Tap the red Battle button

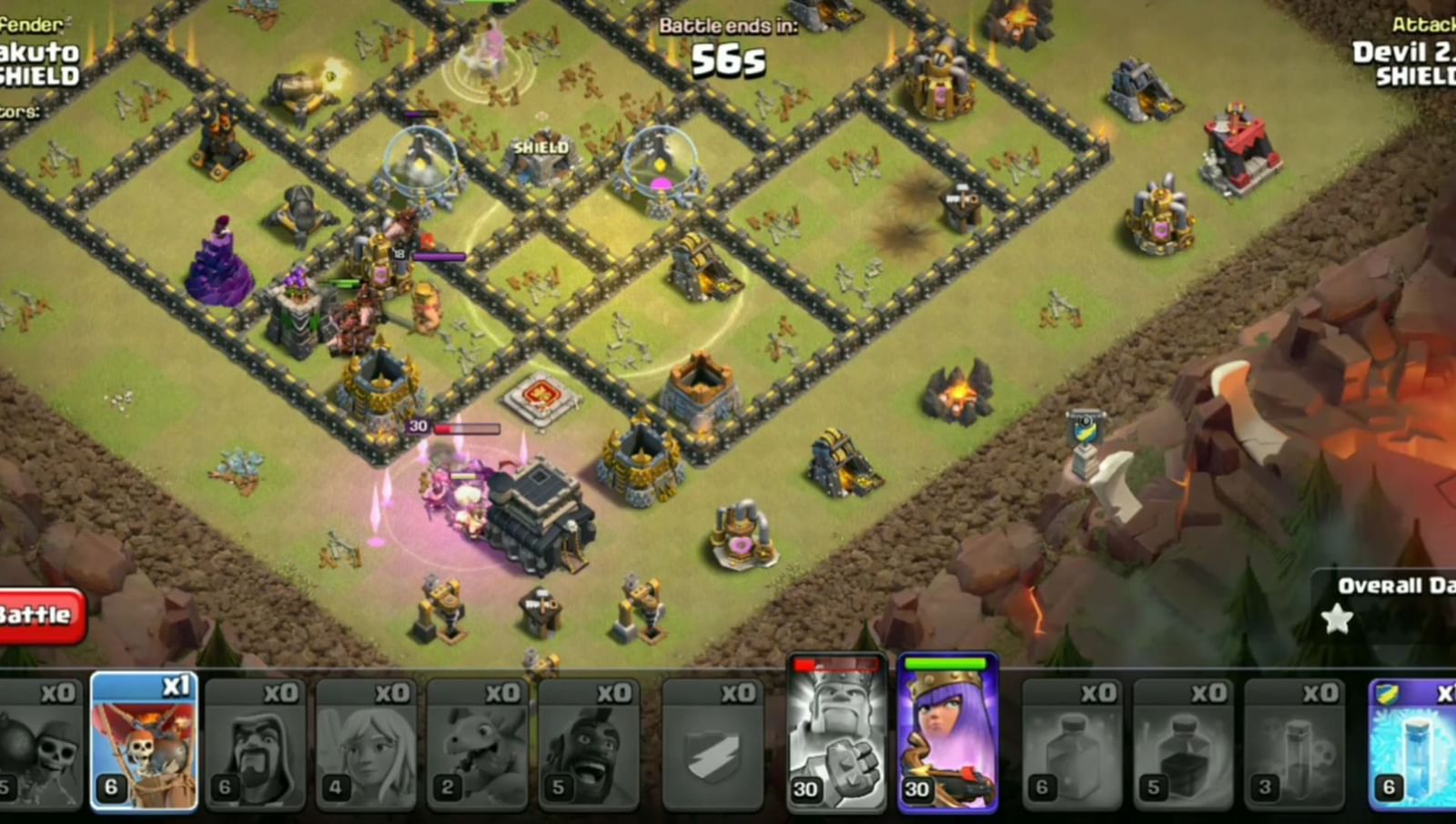coord(35,615)
